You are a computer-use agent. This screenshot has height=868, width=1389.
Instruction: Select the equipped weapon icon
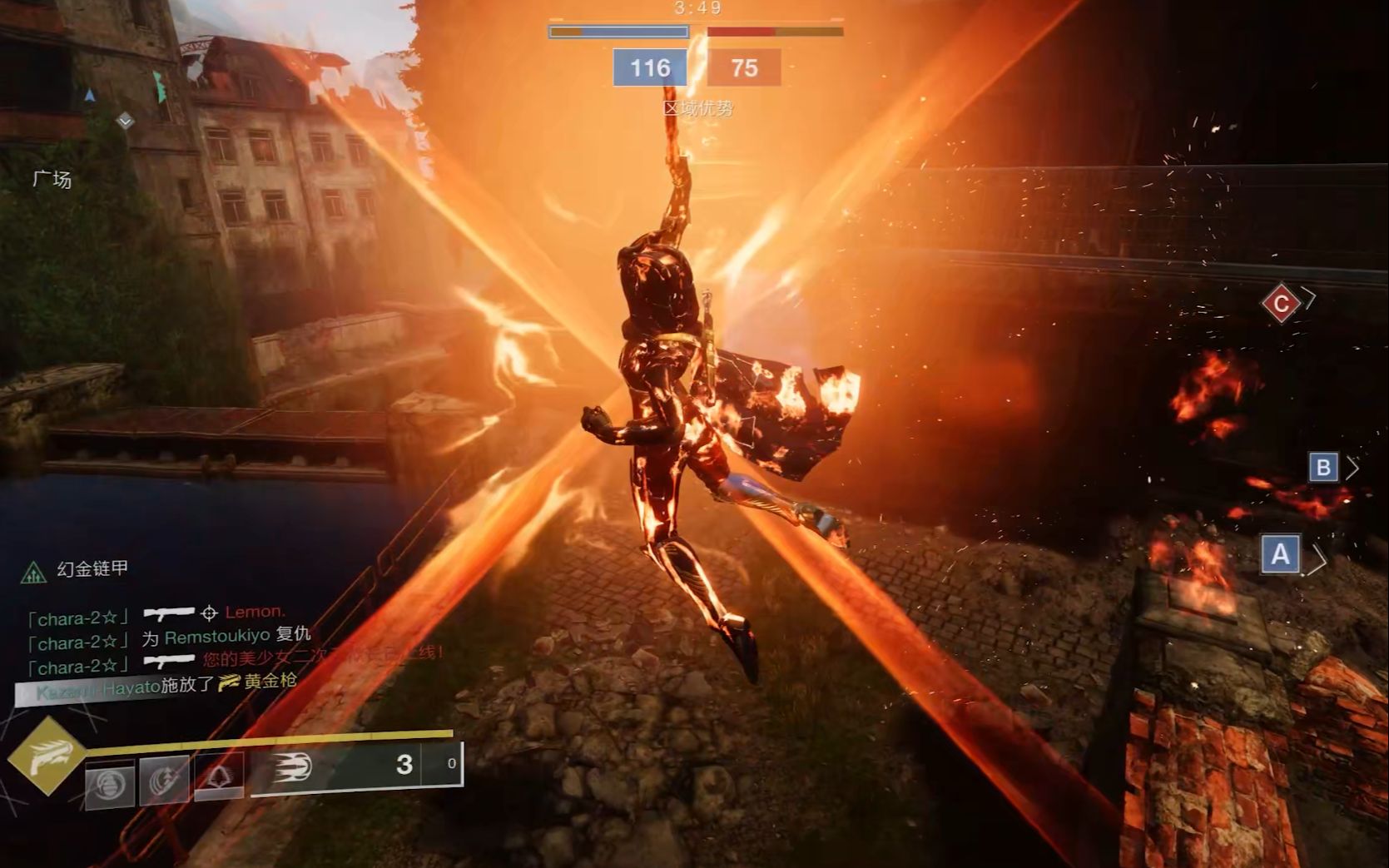(292, 766)
